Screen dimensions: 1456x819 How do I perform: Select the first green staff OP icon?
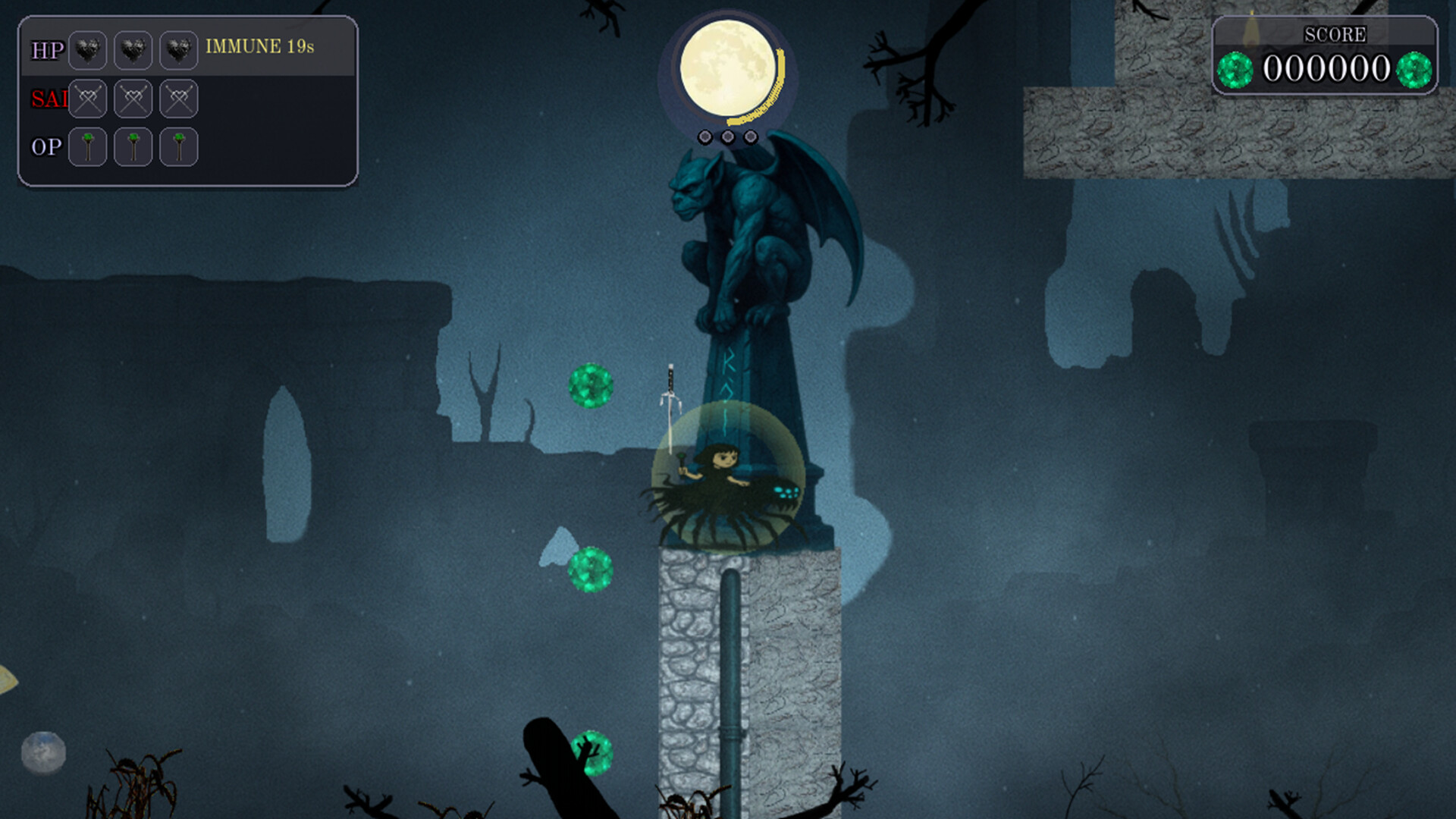pos(87,146)
